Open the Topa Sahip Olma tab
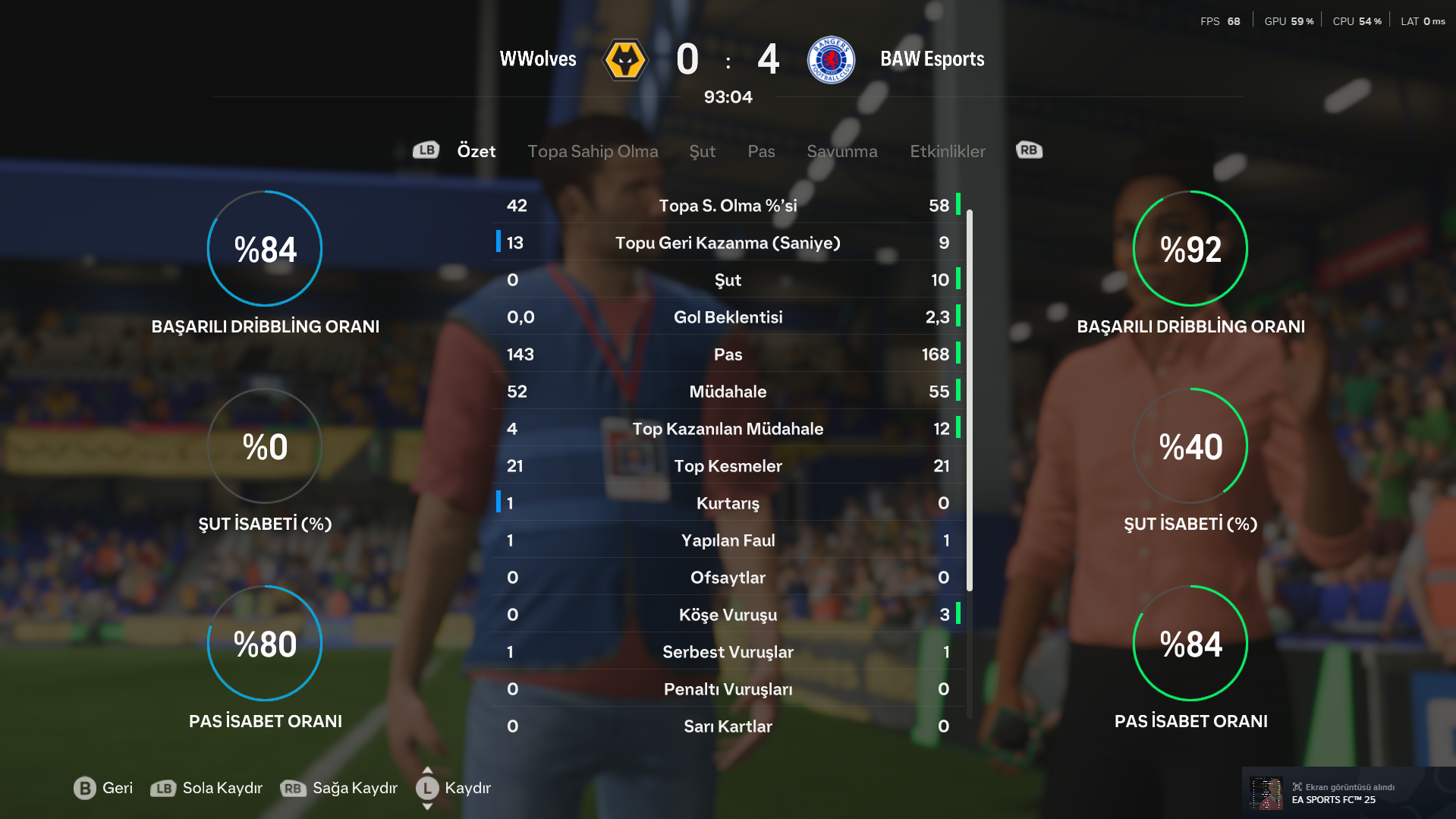The height and width of the screenshot is (819, 1456). click(593, 151)
